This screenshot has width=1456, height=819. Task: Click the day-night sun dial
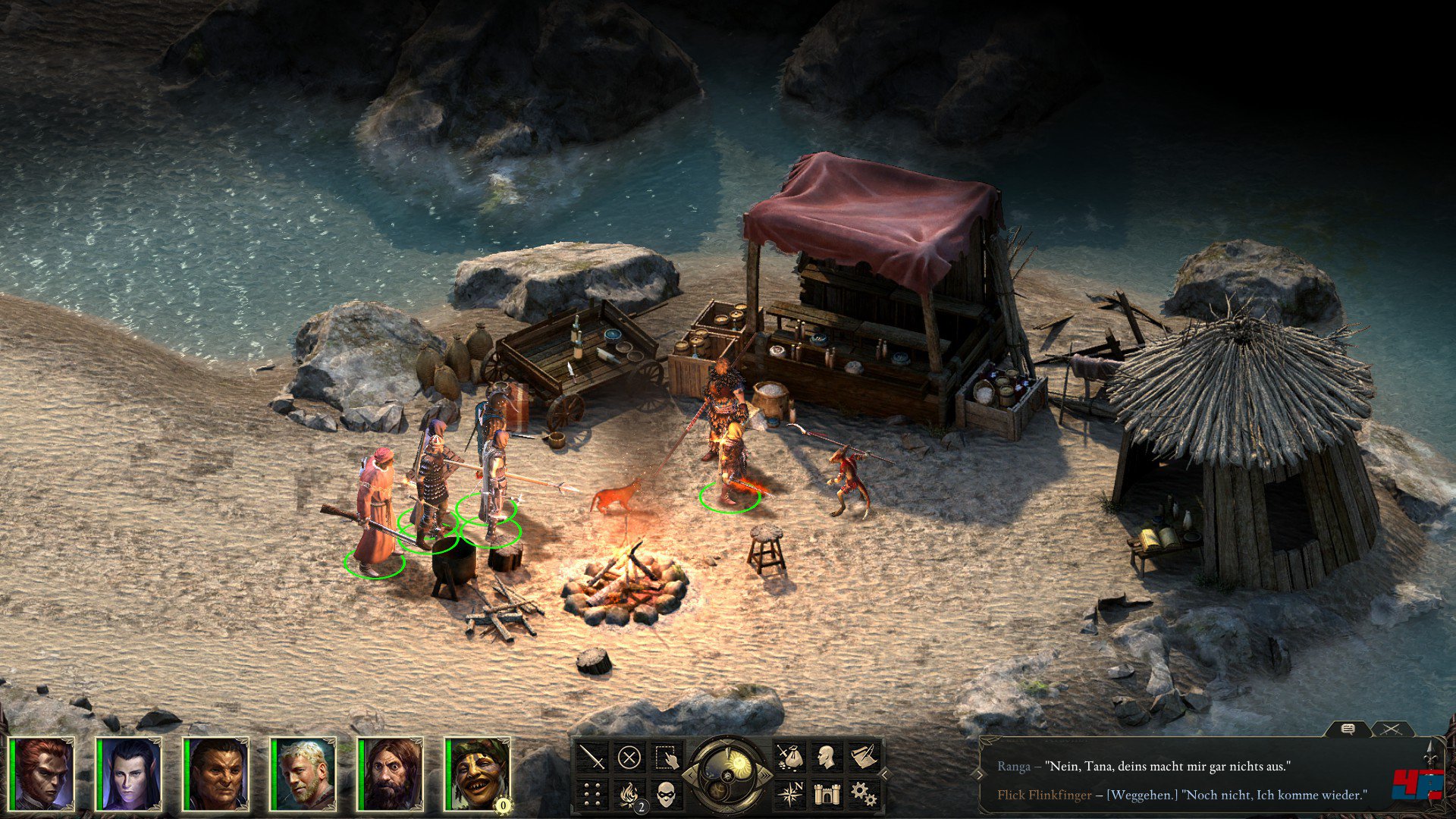[x=728, y=773]
